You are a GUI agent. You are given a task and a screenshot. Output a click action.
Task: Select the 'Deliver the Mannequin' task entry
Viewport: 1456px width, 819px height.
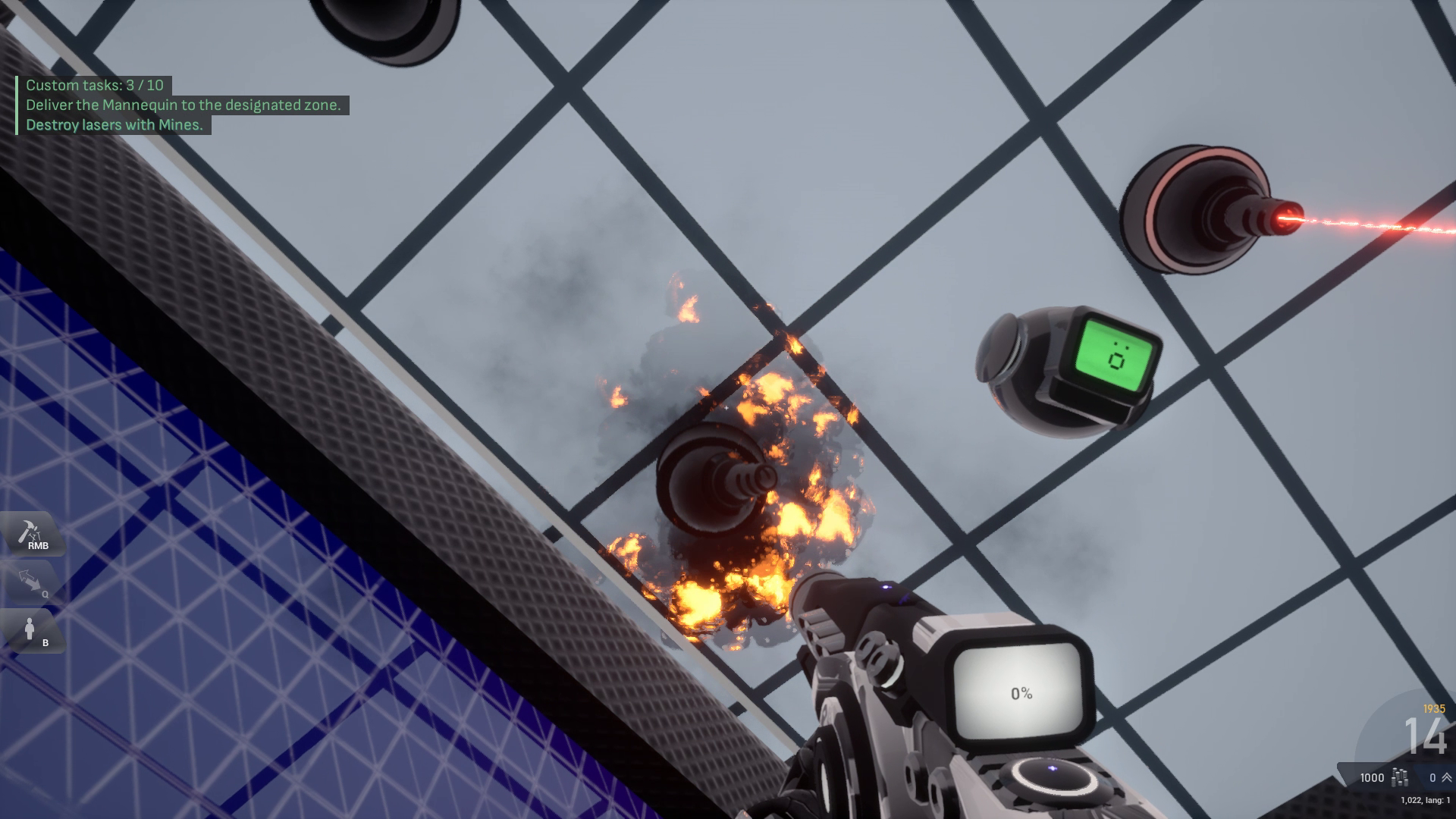click(186, 106)
